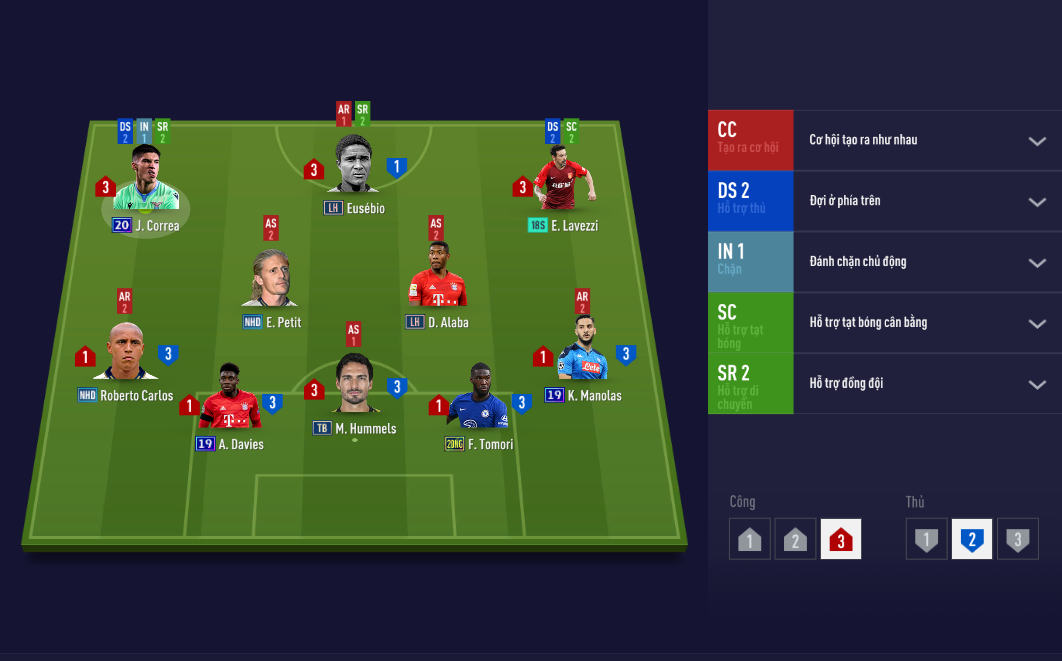Set defense level to 3

coord(1018,540)
